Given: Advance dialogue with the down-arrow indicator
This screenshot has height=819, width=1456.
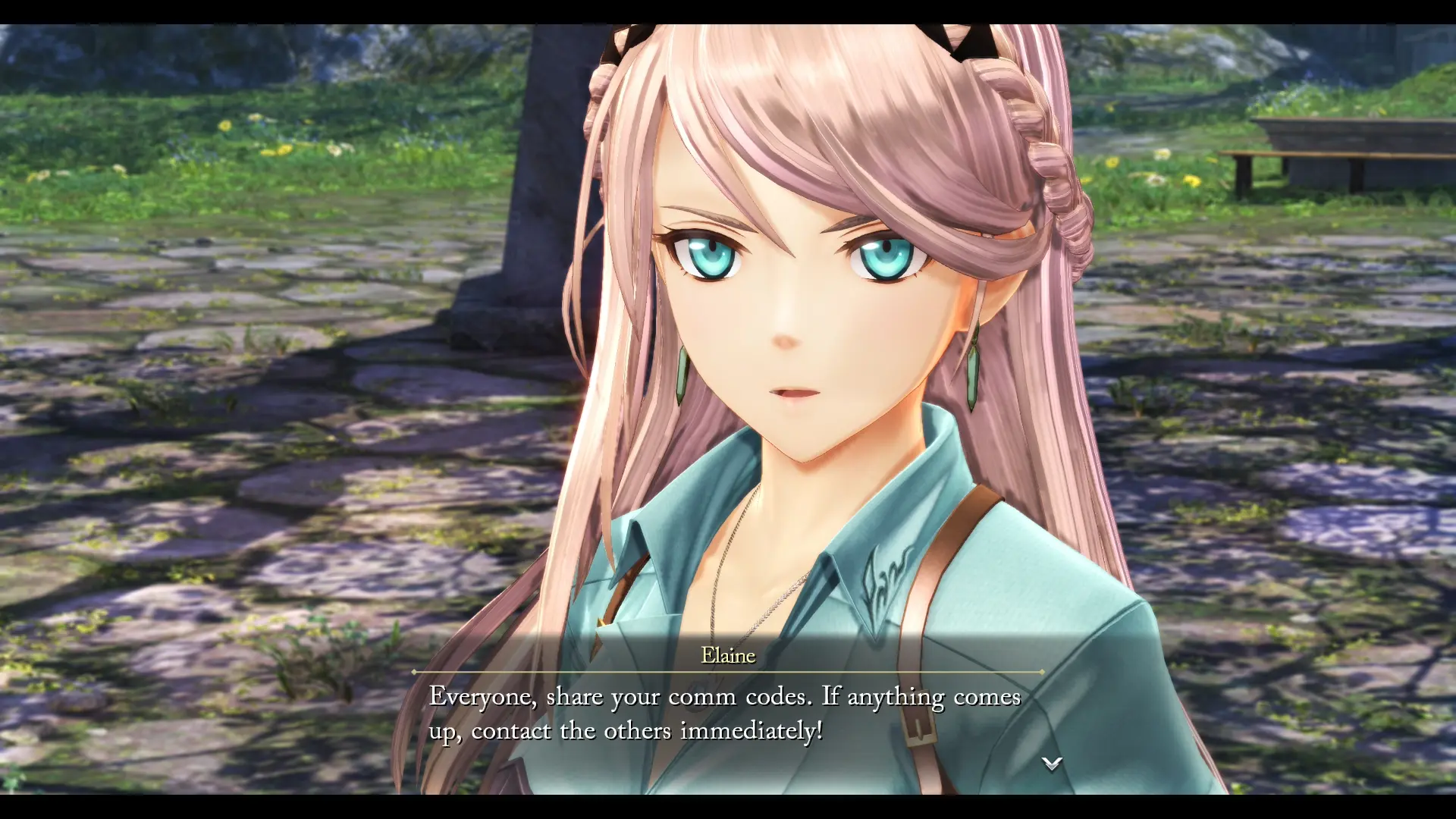Looking at the screenshot, I should pyautogui.click(x=1051, y=764).
